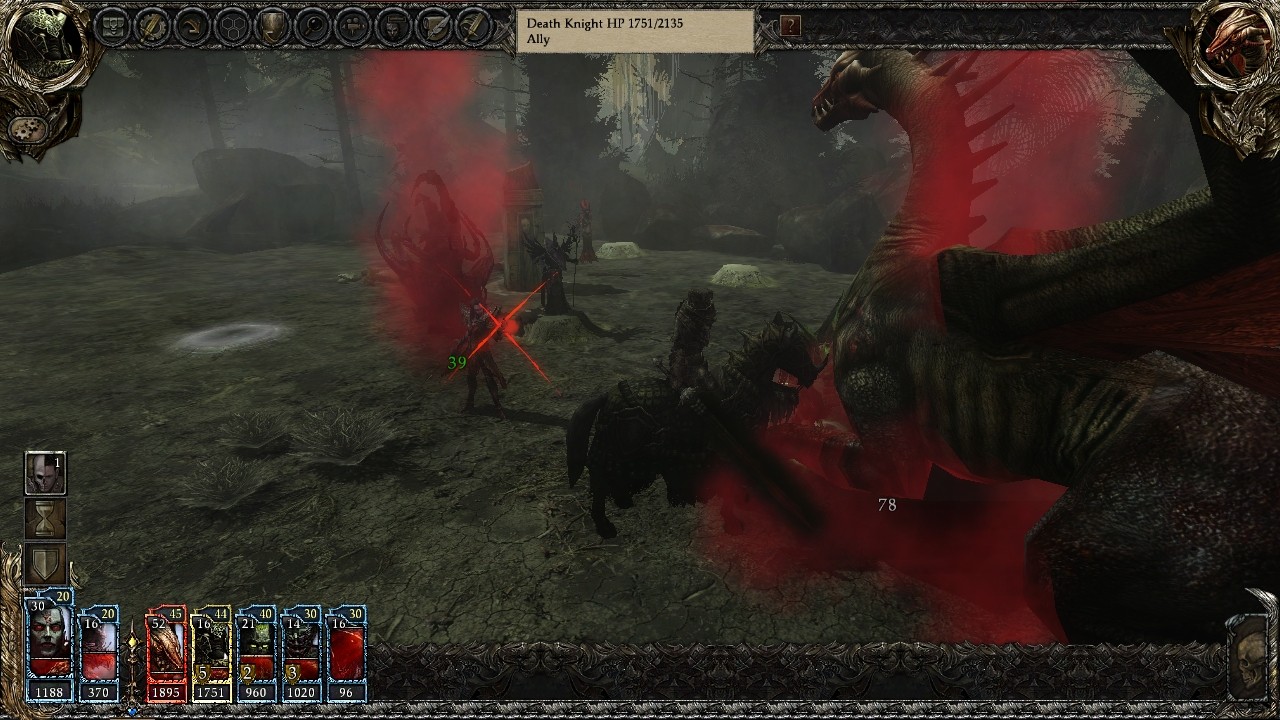Pick the turn-order card showing 370 HP
Viewport: 1280px width, 720px height.
pos(98,652)
